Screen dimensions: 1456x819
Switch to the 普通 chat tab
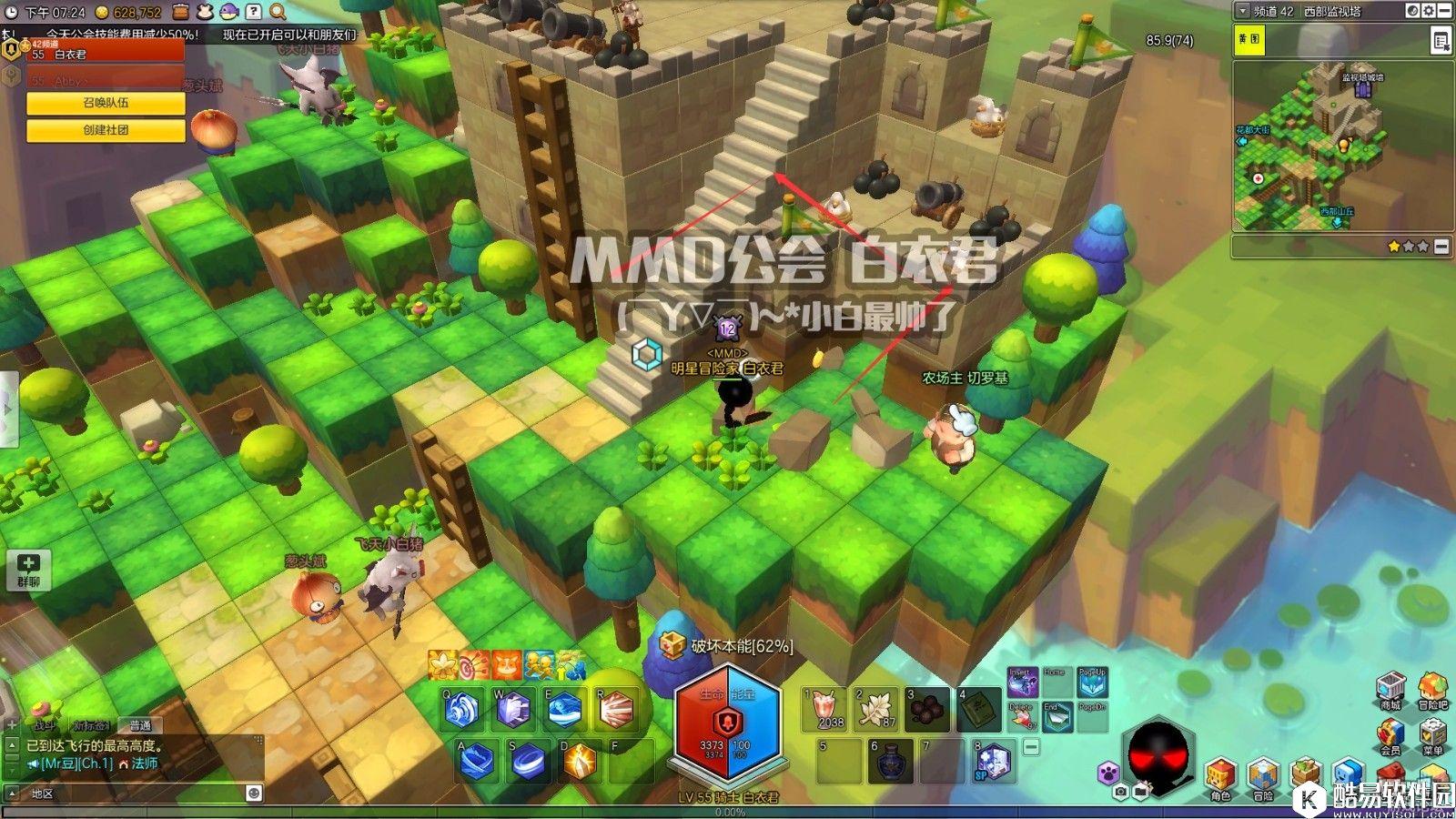(x=140, y=725)
